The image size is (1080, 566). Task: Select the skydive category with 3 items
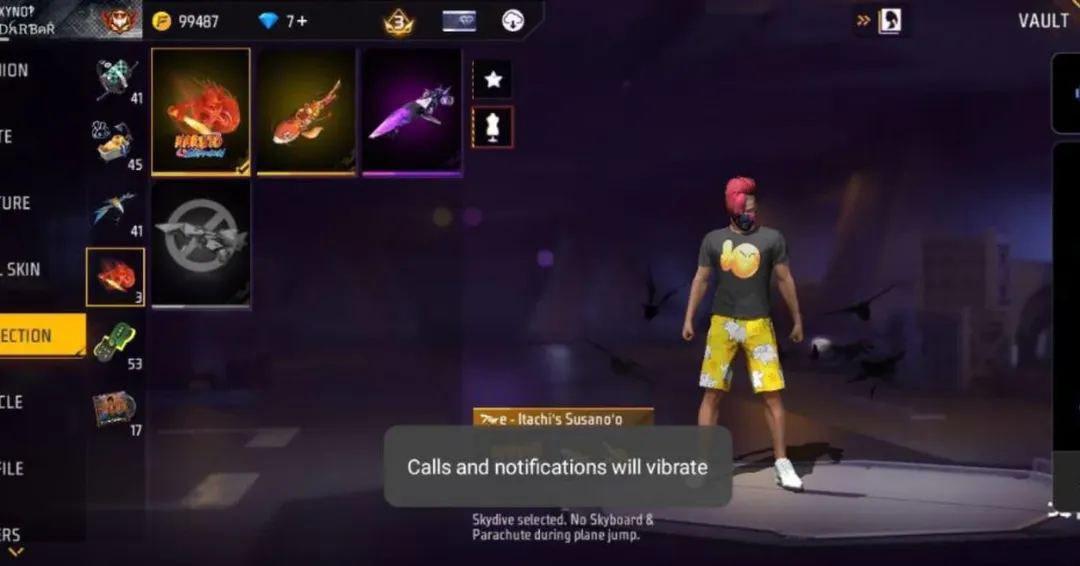[x=116, y=276]
